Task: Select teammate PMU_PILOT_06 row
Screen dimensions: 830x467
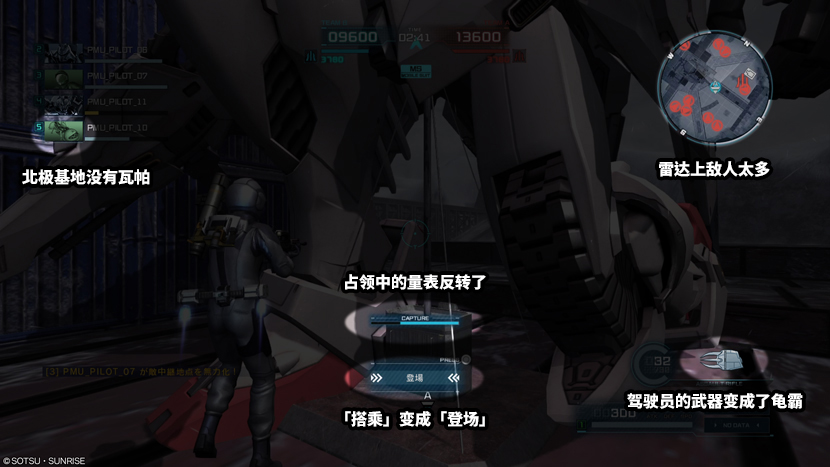Action: point(108,49)
